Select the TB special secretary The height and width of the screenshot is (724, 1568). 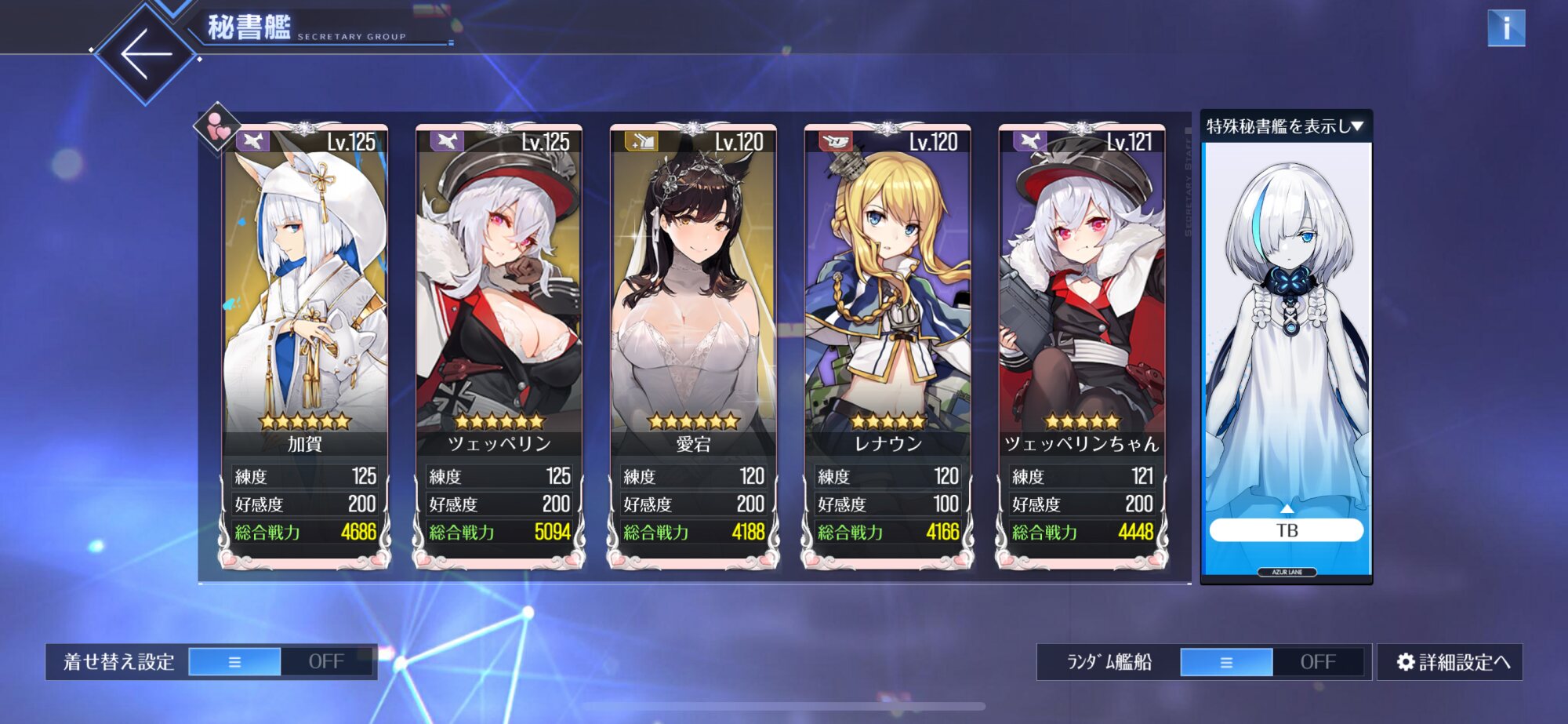point(1286,530)
